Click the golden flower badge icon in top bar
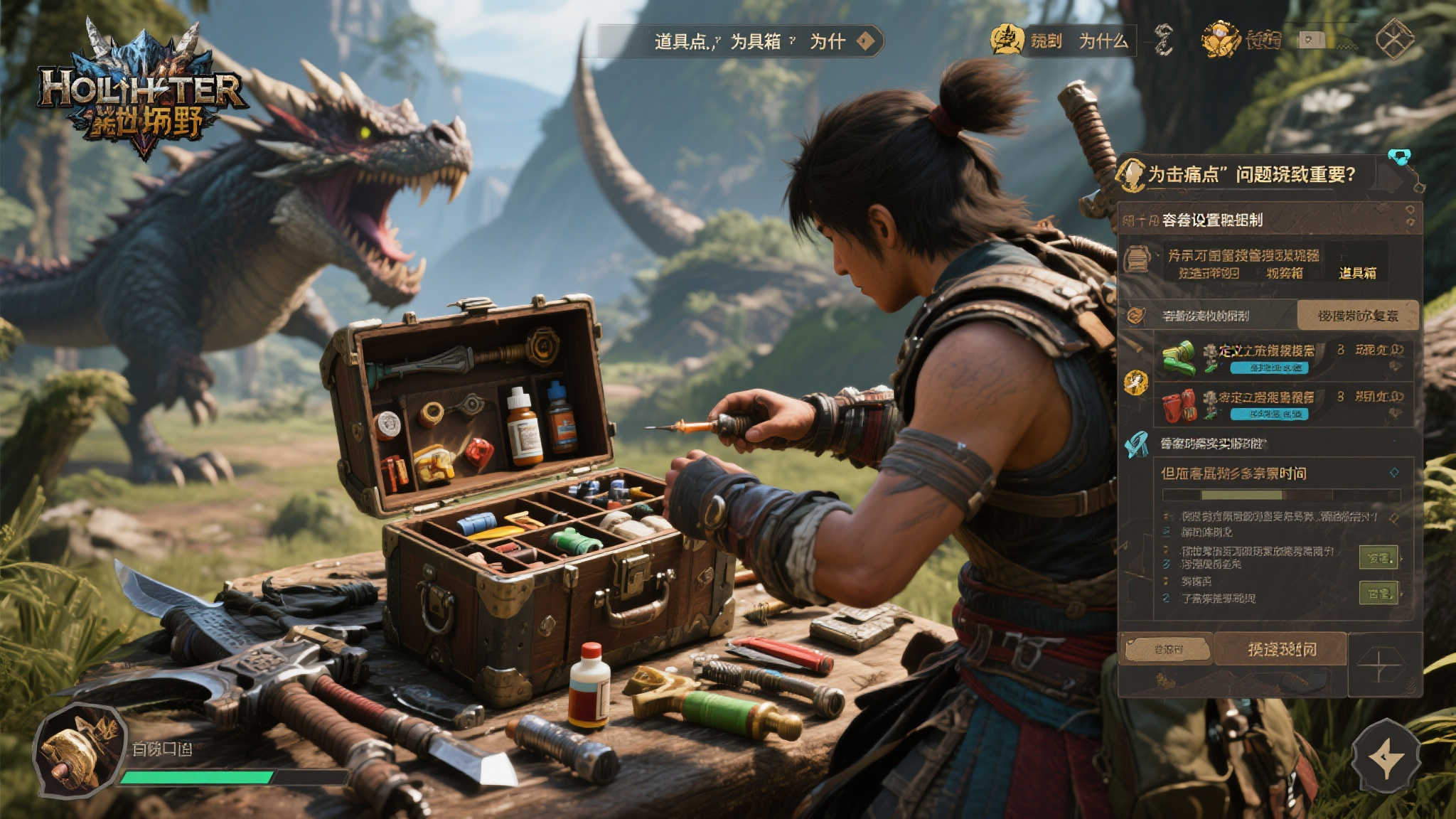1456x819 pixels. pyautogui.click(x=1220, y=40)
